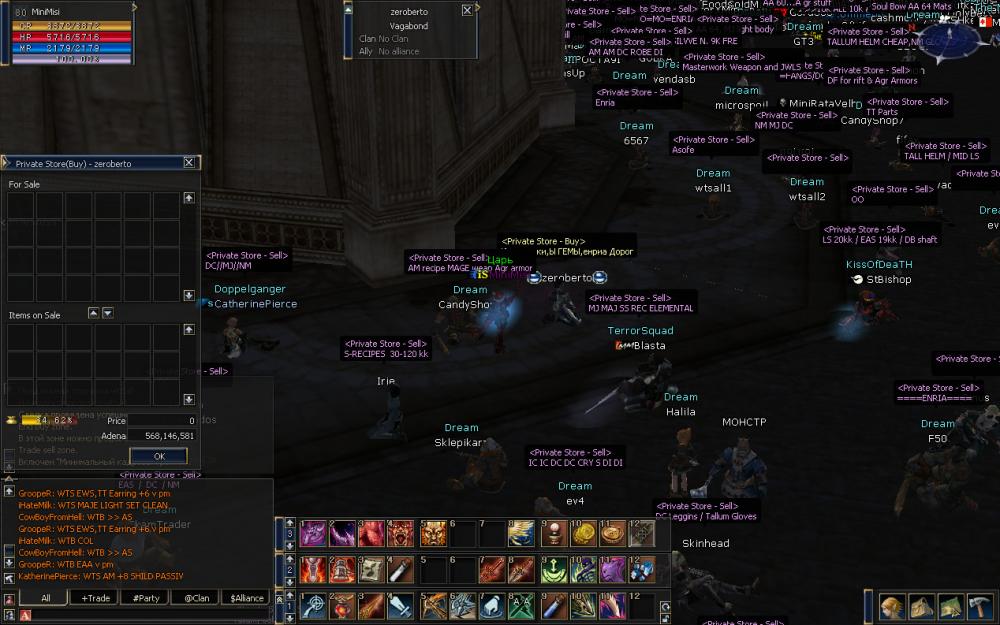Use the gold coin item in slot 10
Viewport: 1000px width, 625px height.
coord(583,535)
